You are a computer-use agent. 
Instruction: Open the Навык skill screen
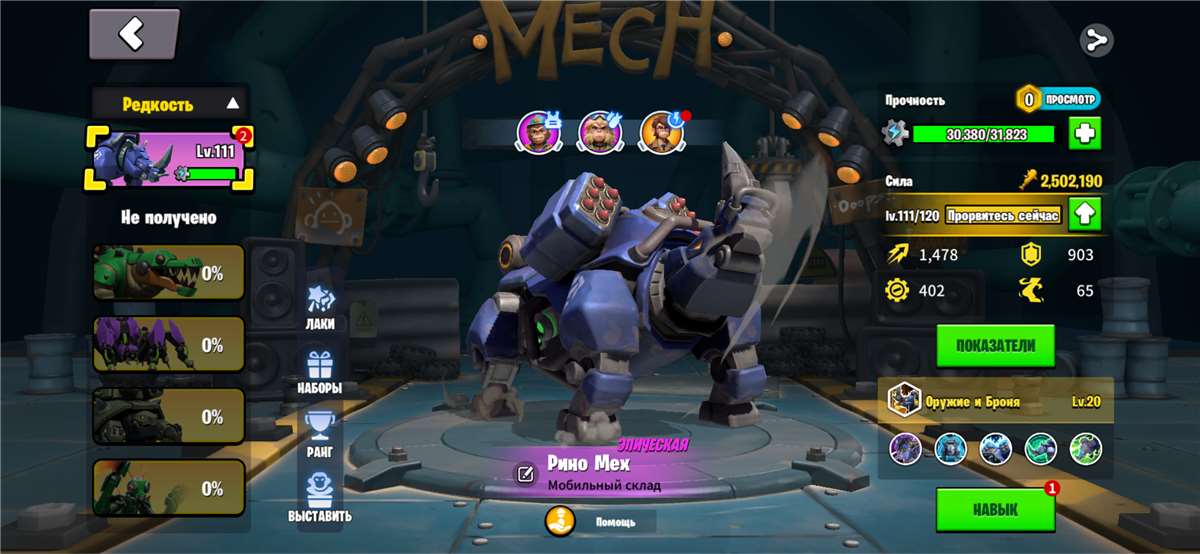pos(995,509)
